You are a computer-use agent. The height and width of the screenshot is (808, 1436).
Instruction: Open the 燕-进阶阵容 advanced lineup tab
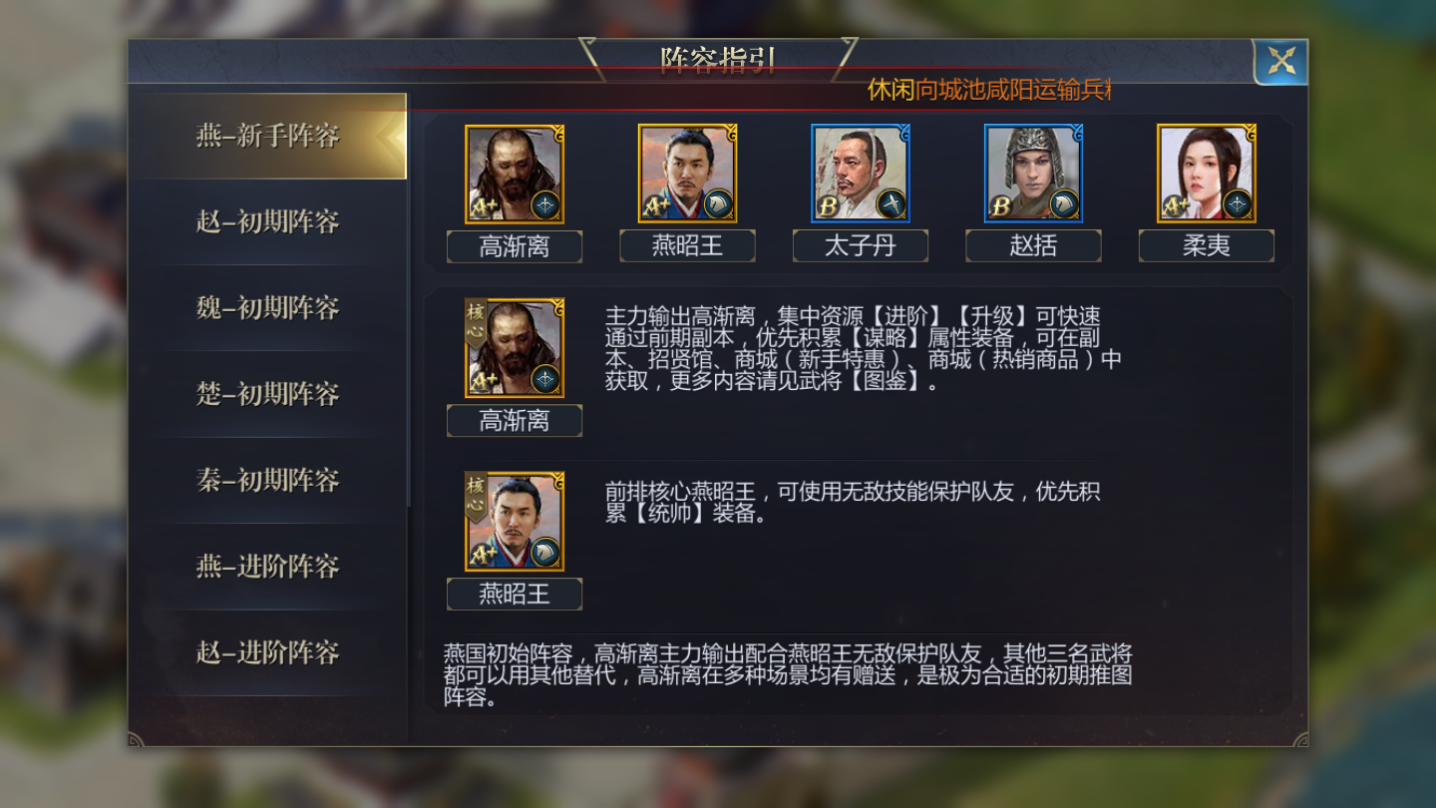click(x=268, y=568)
